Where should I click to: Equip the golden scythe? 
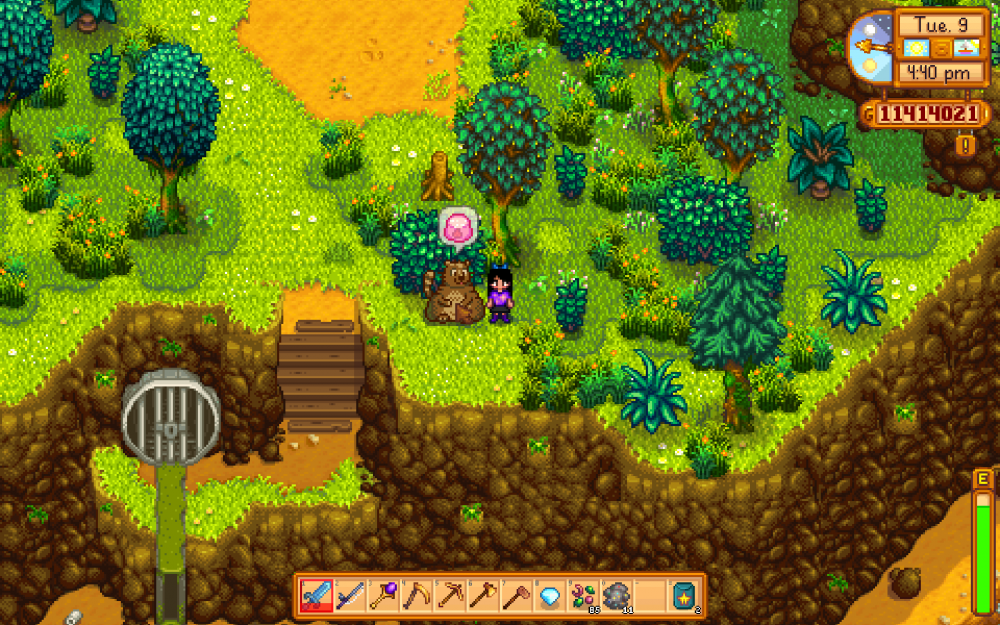pyautogui.click(x=416, y=596)
